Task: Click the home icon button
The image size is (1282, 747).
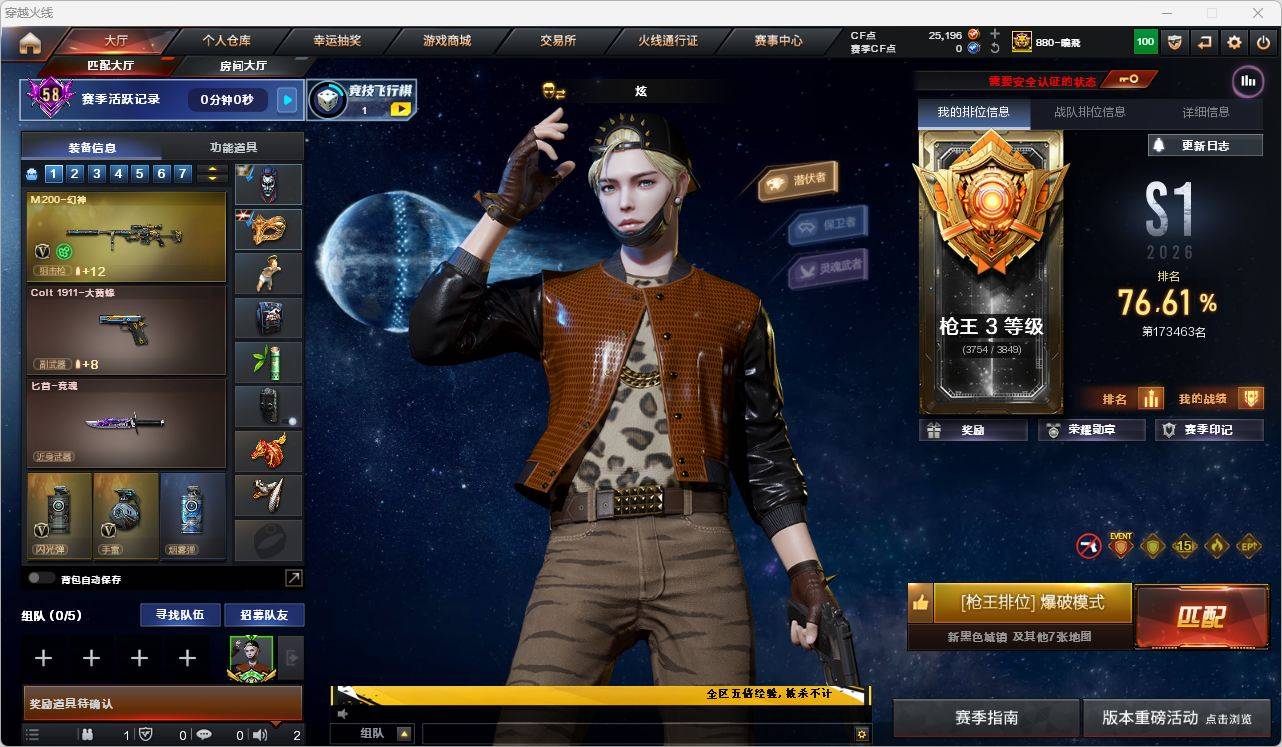Action: tap(30, 43)
